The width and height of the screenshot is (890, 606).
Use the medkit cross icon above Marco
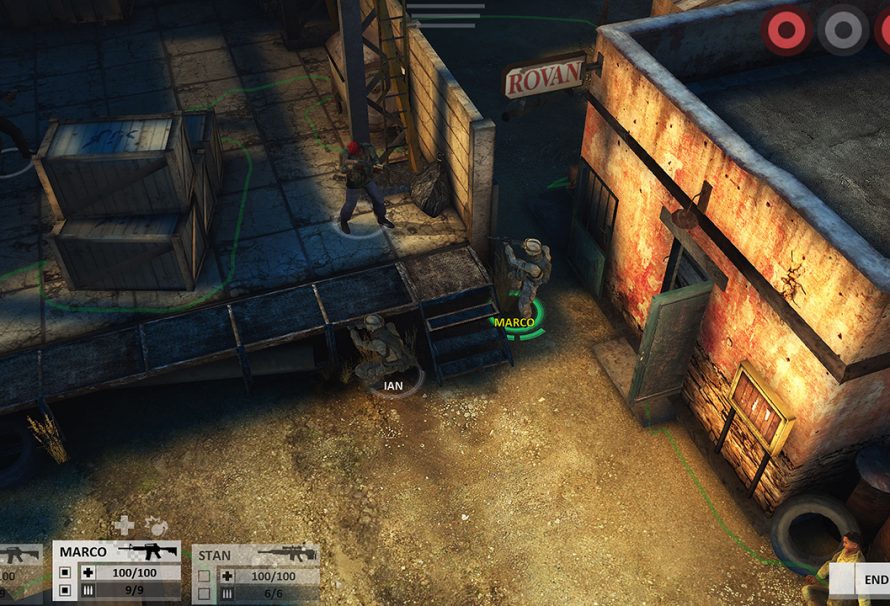(124, 525)
